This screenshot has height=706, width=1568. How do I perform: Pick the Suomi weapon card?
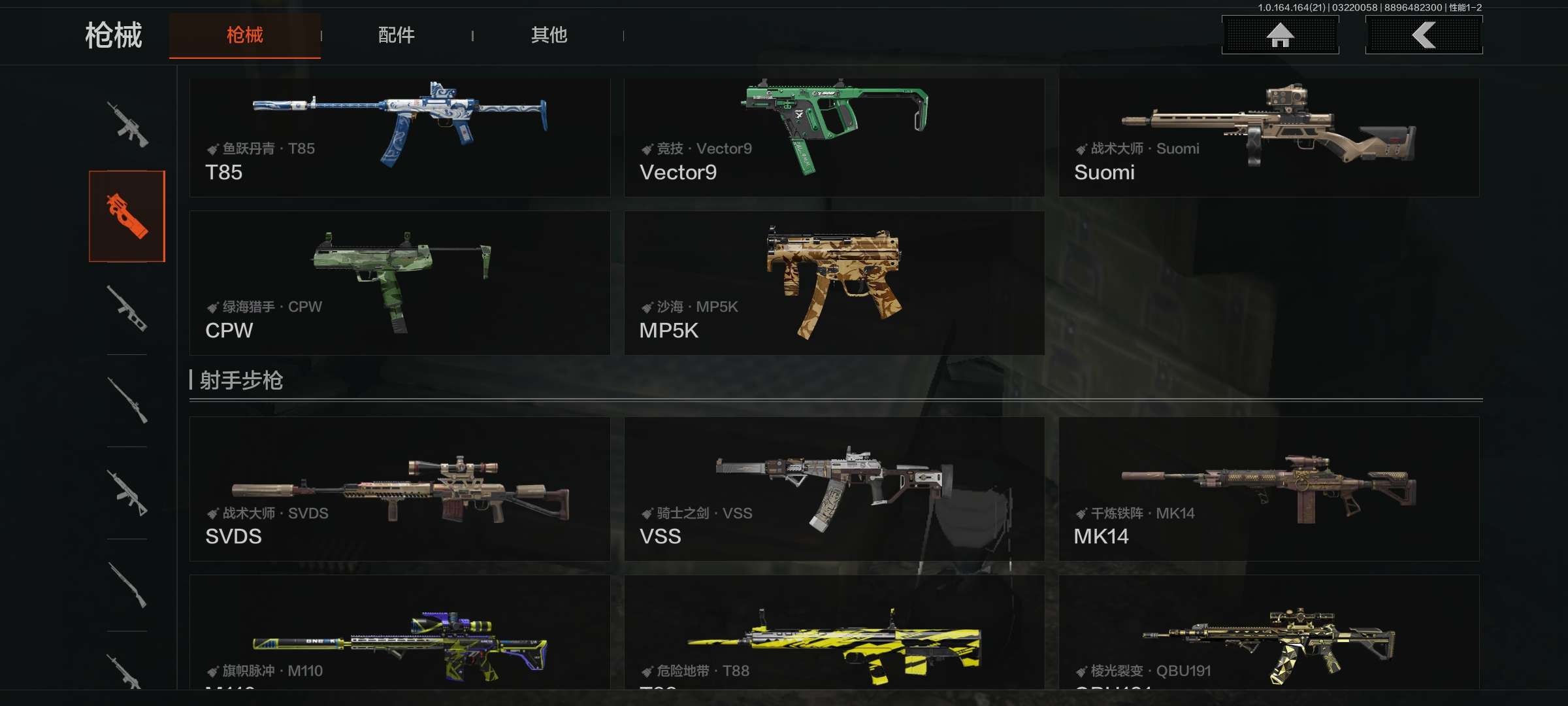[x=1268, y=137]
